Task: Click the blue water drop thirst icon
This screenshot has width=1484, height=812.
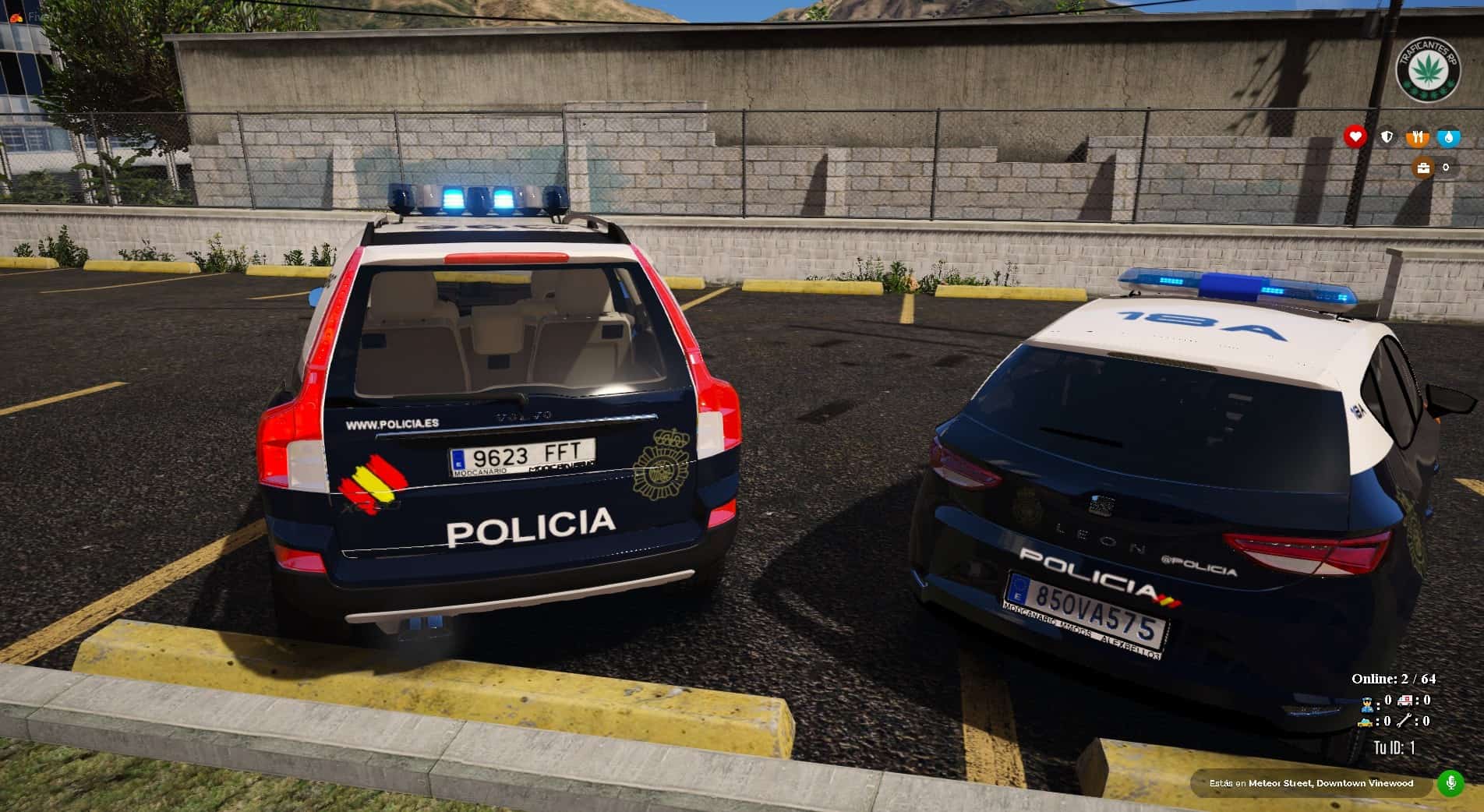Action: click(1449, 137)
